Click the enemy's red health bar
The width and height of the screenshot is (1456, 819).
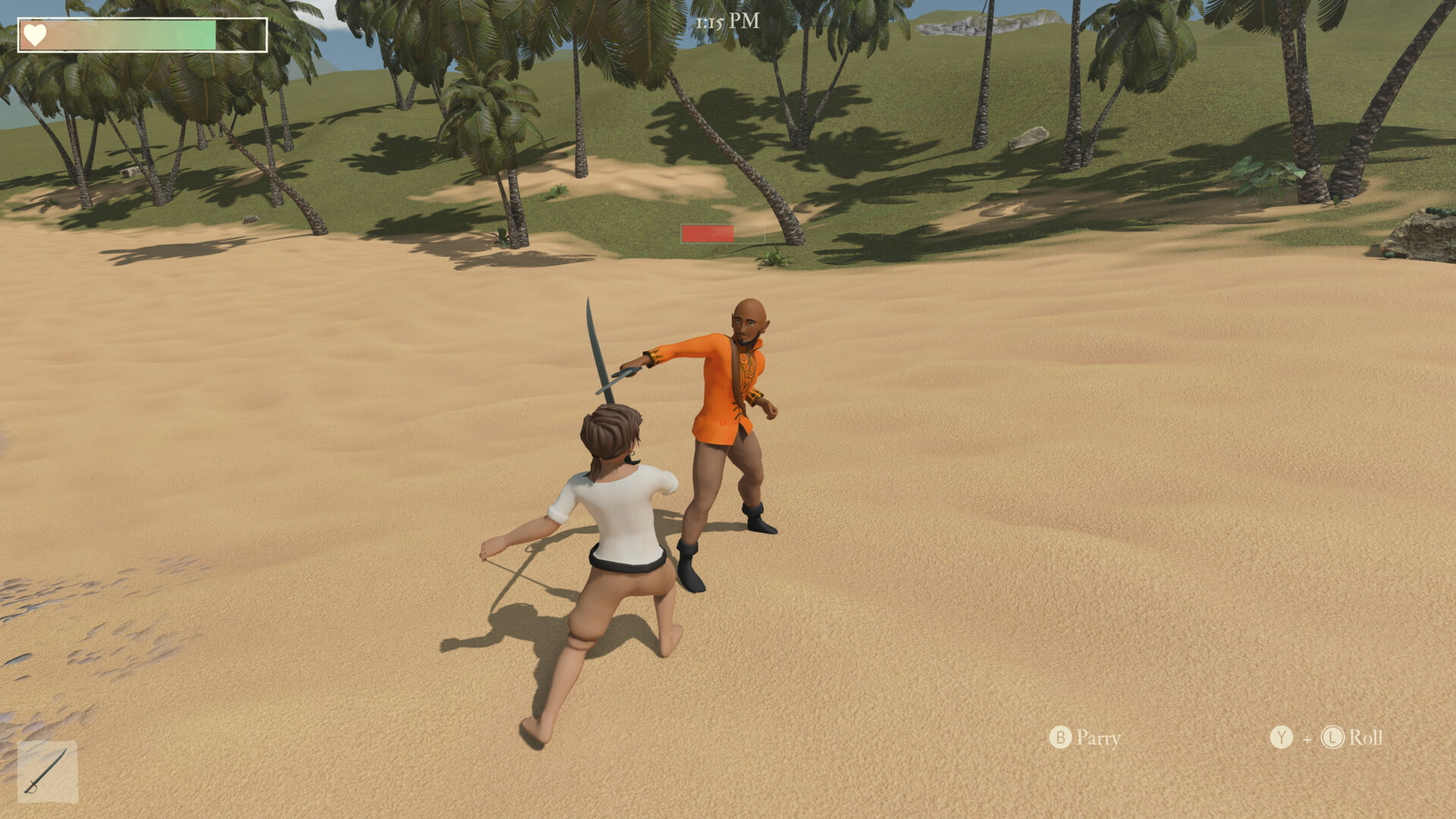point(707,234)
